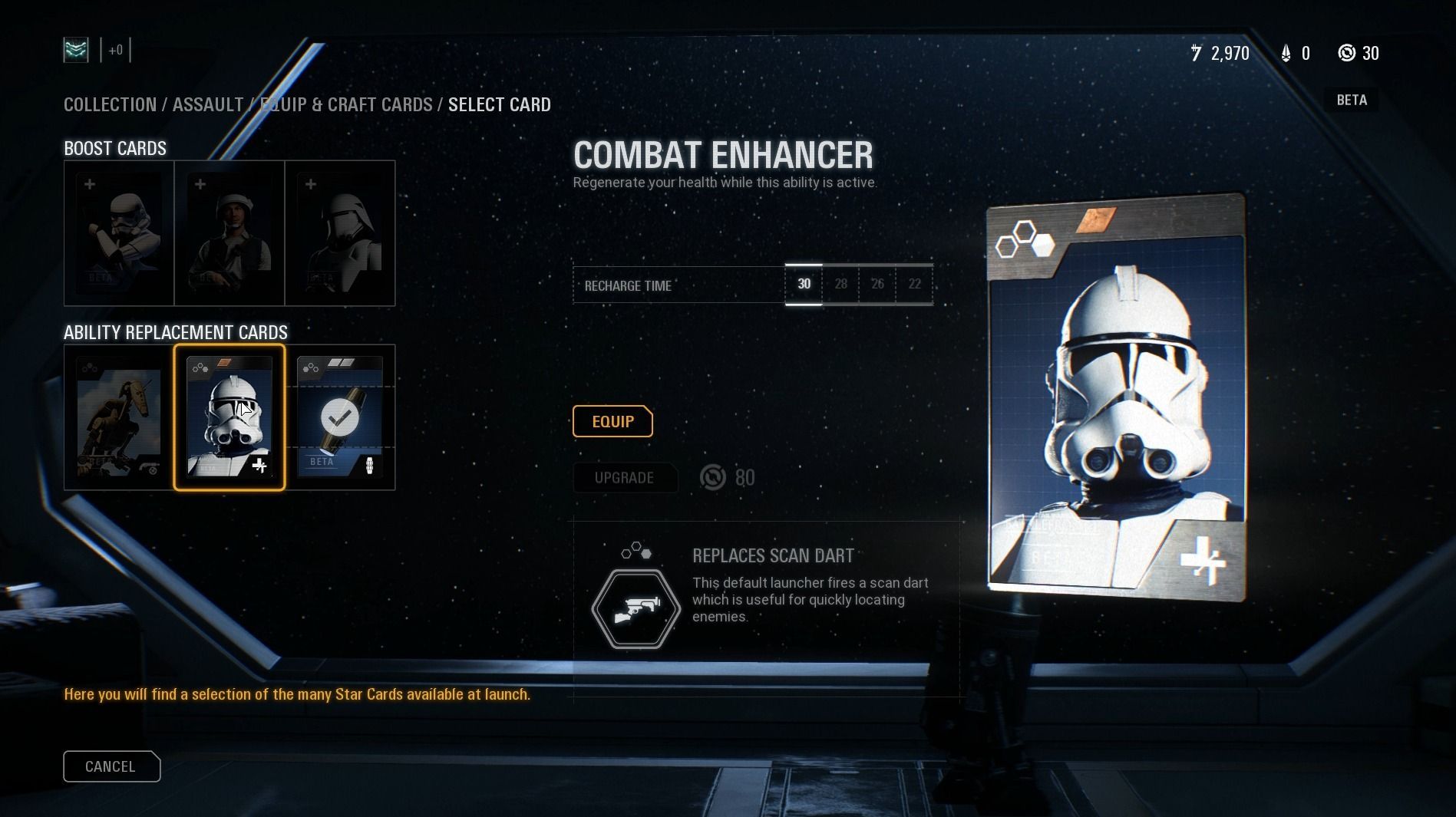Select the battle droid ability card

point(119,417)
